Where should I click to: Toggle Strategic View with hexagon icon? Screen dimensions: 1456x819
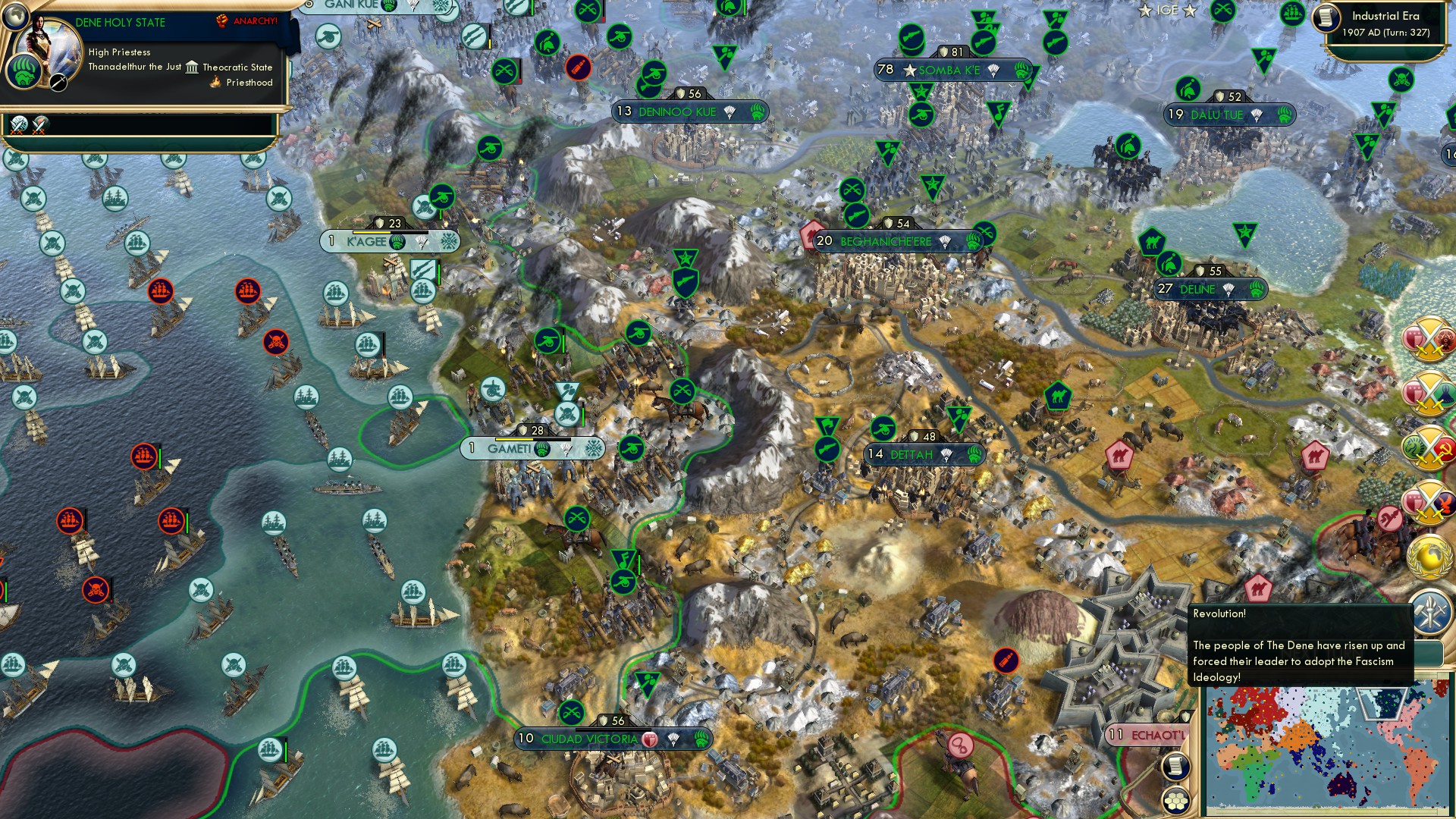[x=1175, y=801]
